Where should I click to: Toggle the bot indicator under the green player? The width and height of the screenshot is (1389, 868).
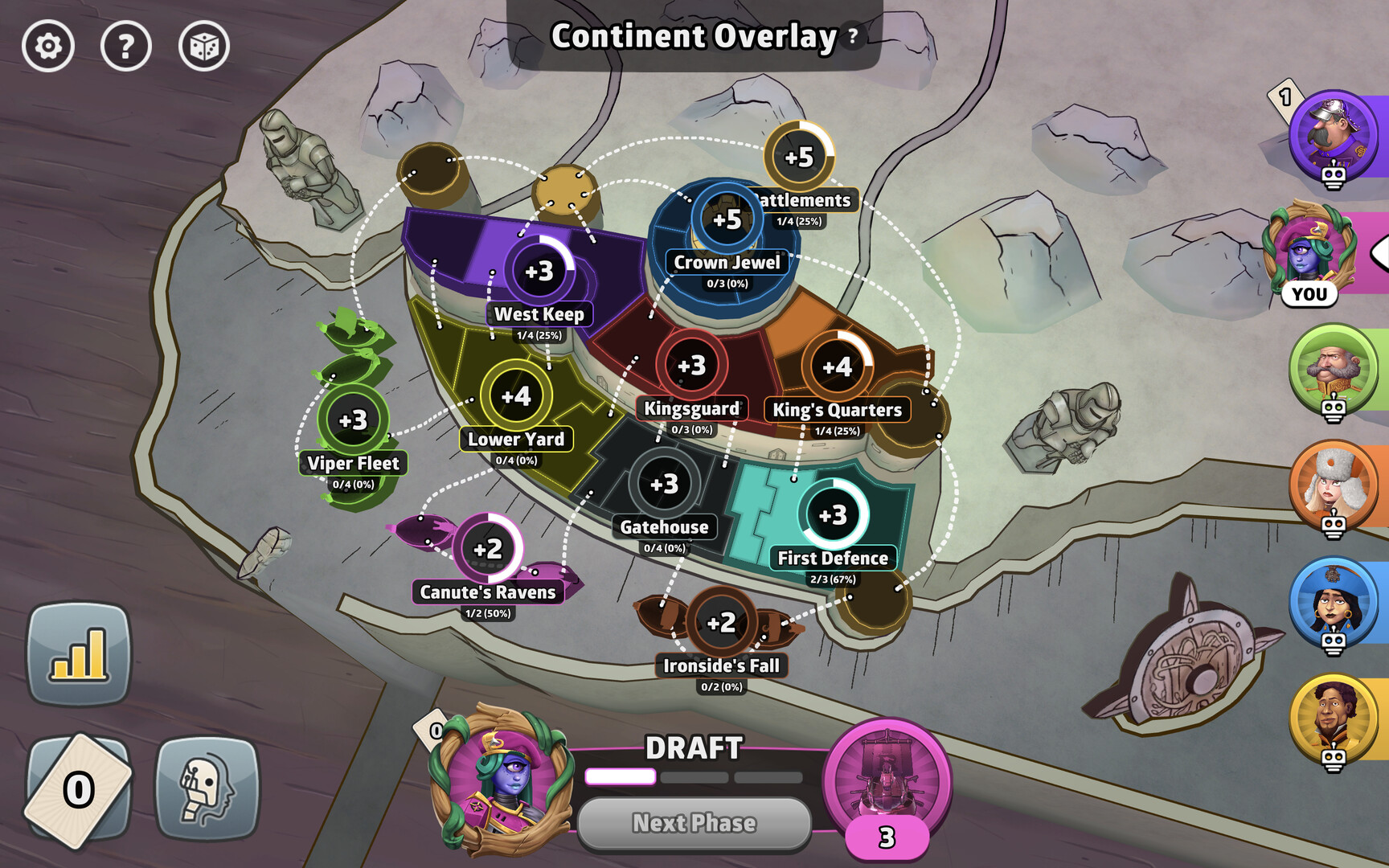1334,409
